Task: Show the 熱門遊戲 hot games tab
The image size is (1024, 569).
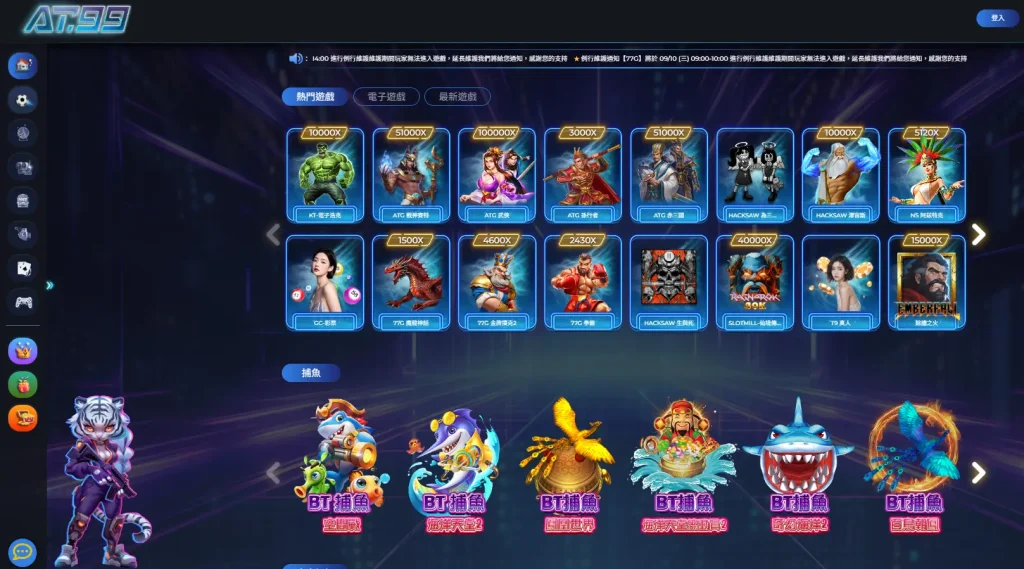Action: [314, 97]
